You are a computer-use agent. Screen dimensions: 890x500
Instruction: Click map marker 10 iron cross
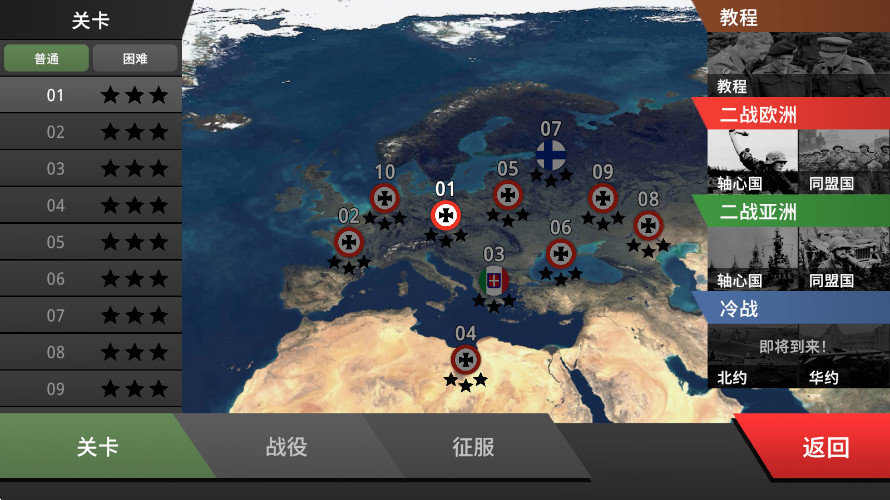tap(385, 197)
